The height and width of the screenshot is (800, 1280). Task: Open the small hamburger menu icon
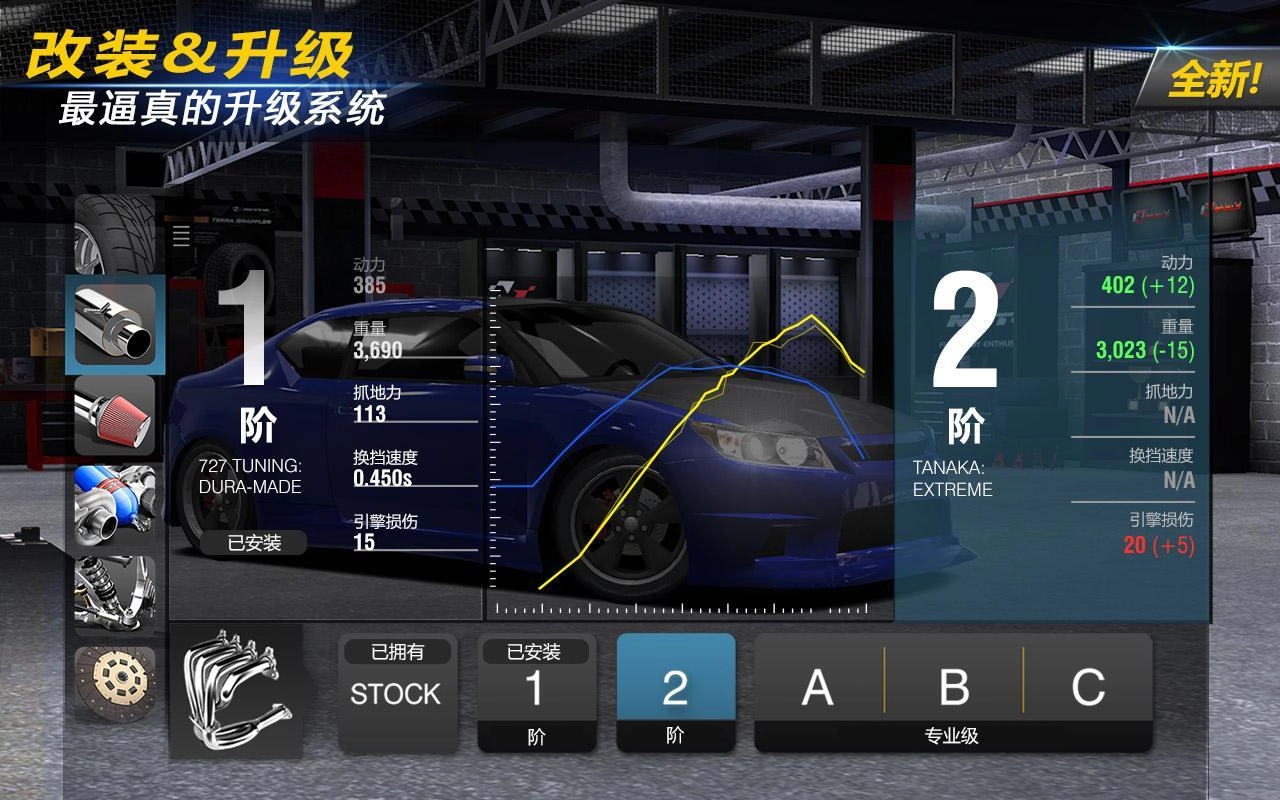point(181,236)
